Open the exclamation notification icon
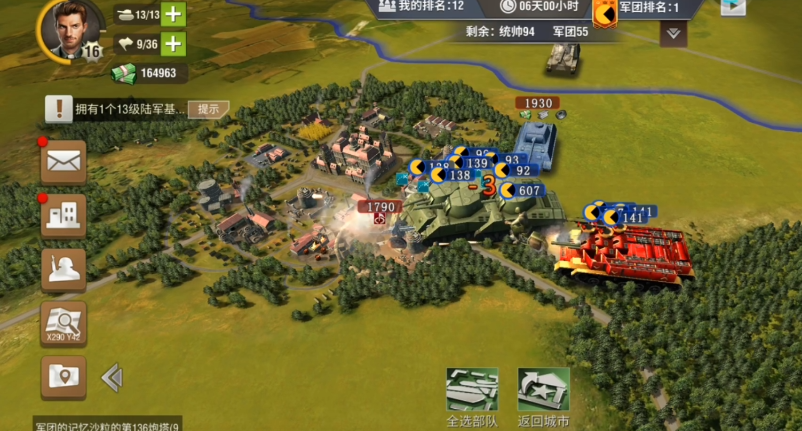This screenshot has width=802, height=431. pyautogui.click(x=59, y=109)
